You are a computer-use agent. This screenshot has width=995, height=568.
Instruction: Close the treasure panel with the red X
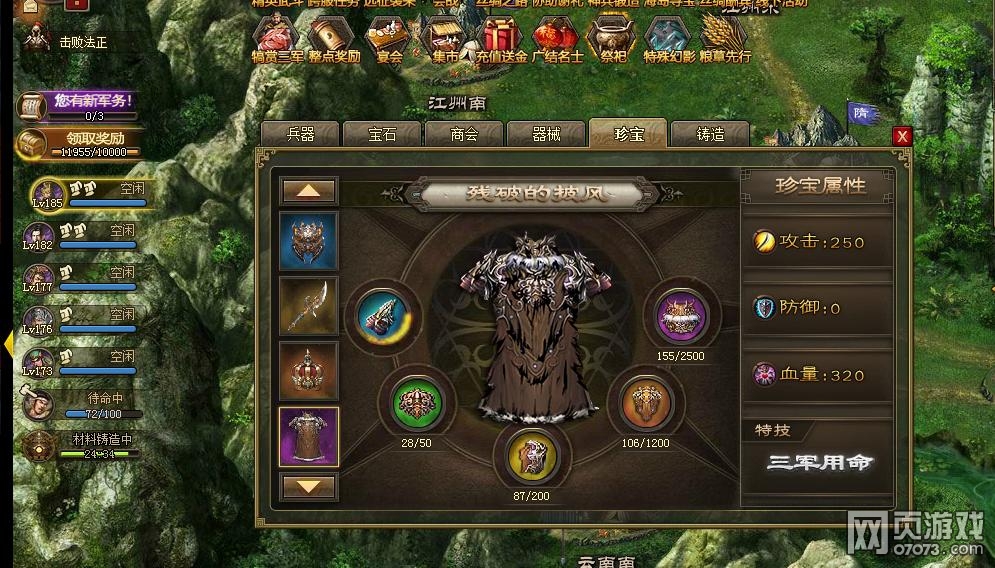coord(902,137)
